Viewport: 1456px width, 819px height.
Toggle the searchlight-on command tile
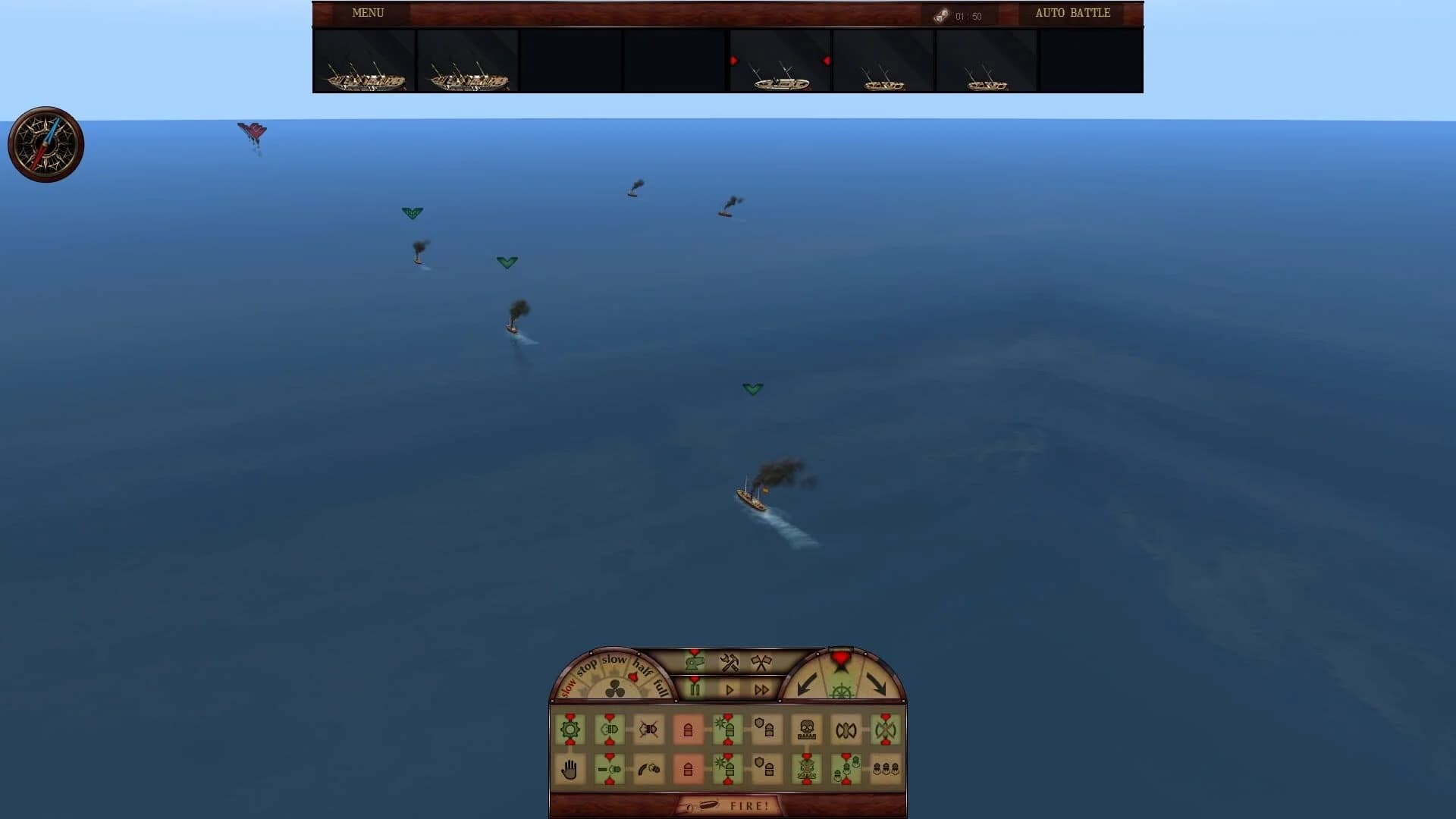[x=610, y=729]
